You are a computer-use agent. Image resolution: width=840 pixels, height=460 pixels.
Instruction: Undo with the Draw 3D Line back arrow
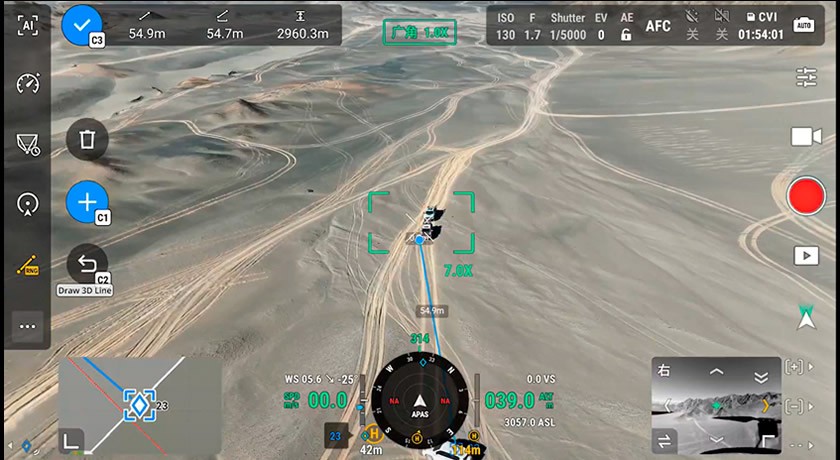click(x=87, y=265)
